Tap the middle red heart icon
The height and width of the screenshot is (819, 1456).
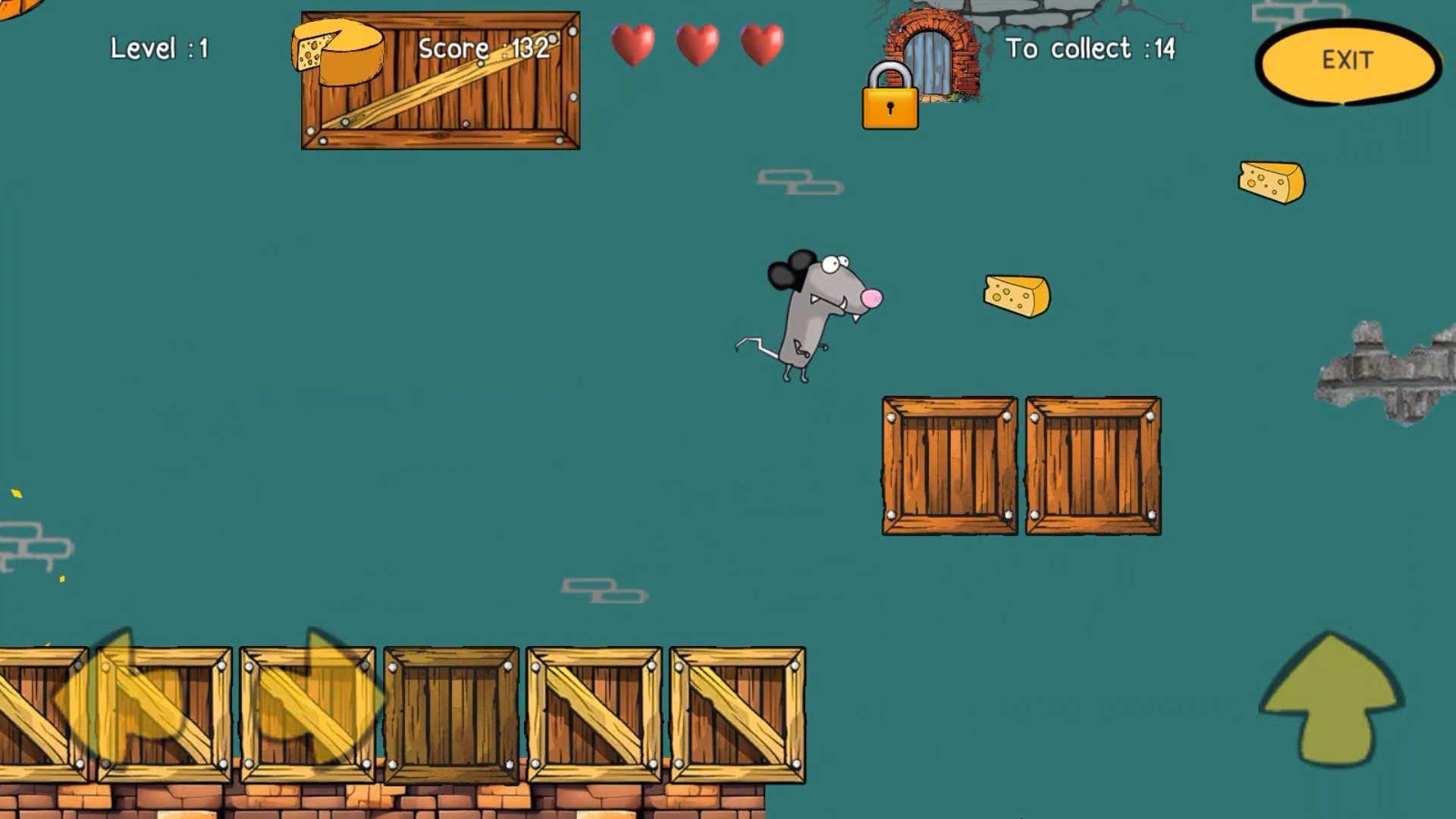(698, 45)
